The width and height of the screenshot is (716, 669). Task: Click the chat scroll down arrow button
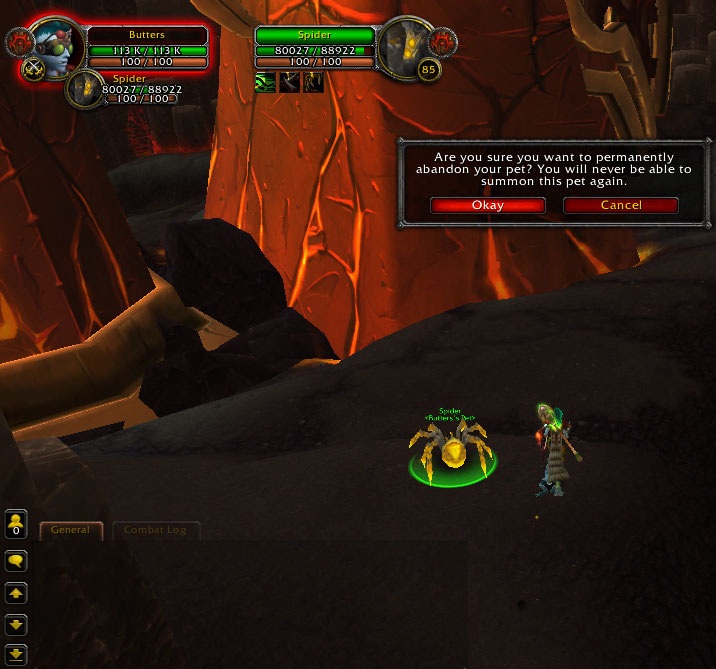[16, 626]
